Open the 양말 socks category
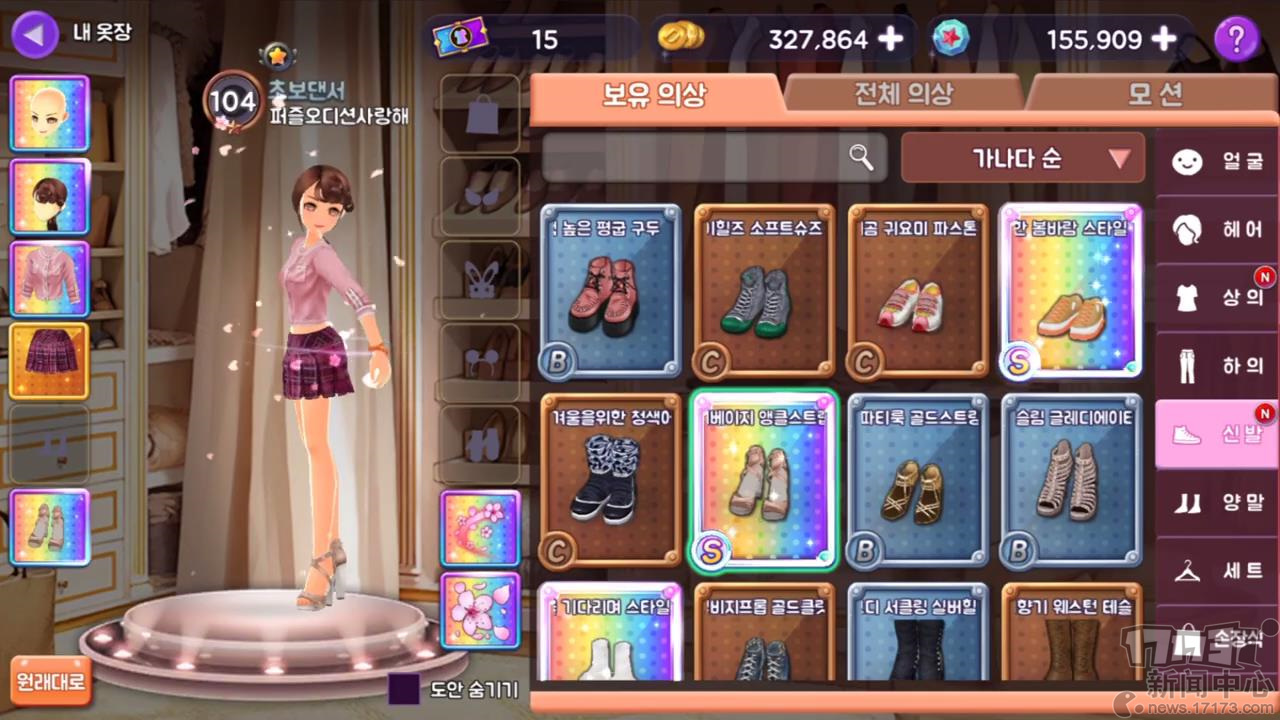 1216,502
